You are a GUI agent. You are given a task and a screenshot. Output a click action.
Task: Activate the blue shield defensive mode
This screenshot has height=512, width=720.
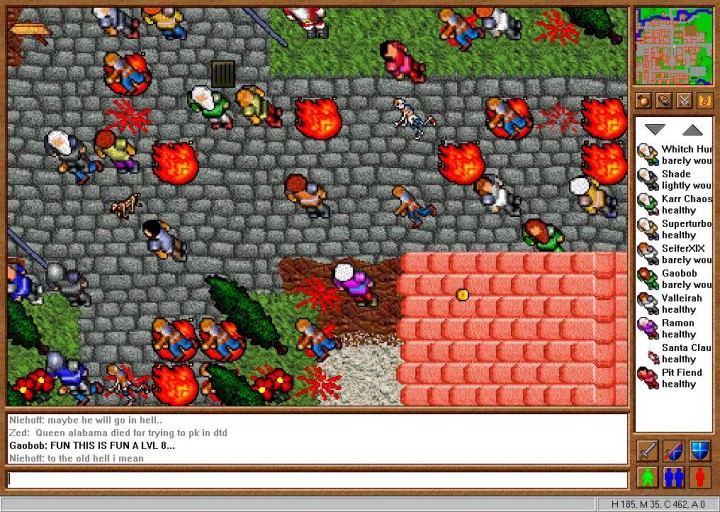click(699, 451)
